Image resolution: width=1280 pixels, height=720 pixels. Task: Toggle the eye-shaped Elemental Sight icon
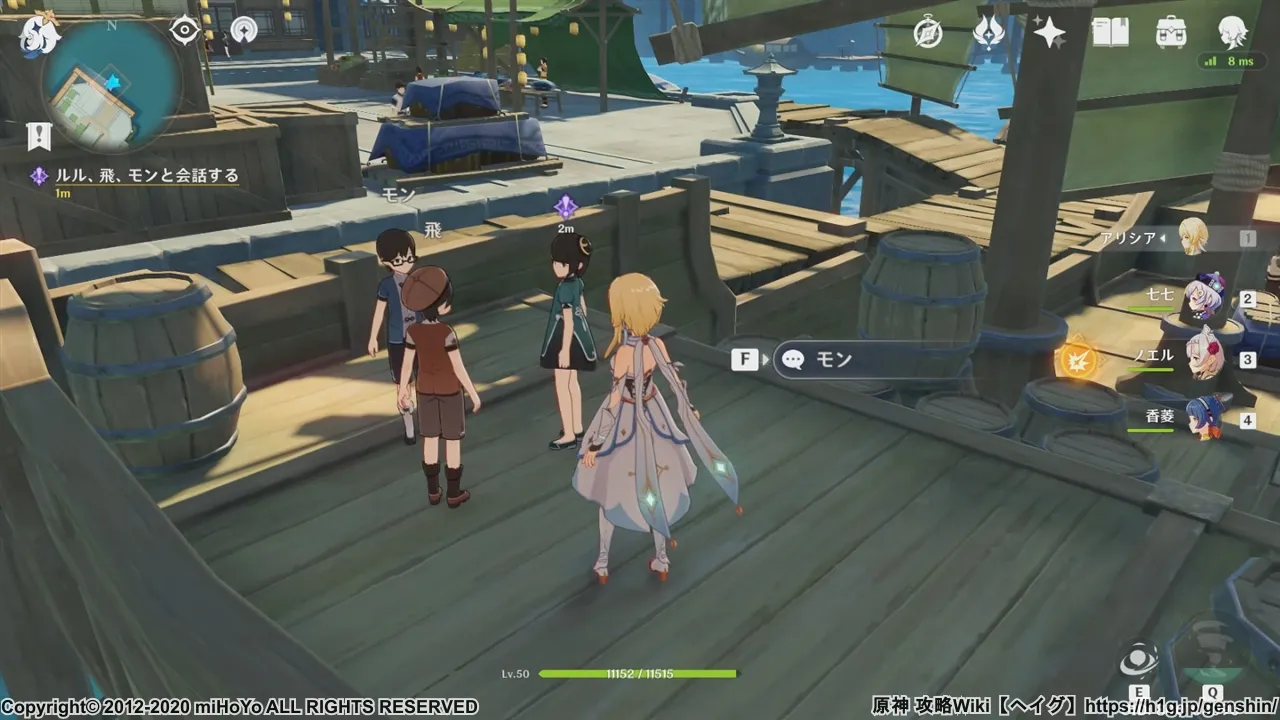185,30
